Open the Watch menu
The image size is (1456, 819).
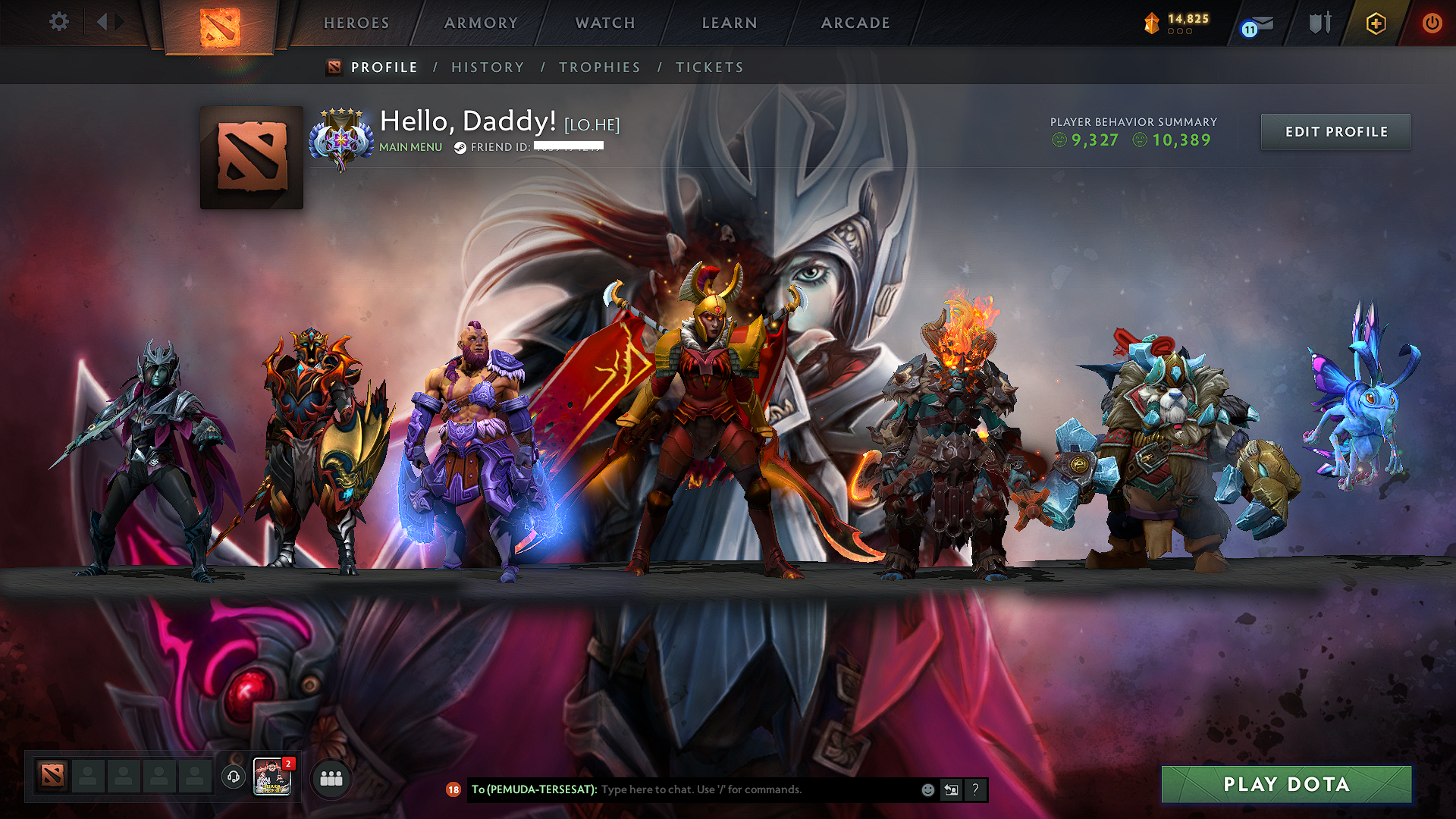[604, 23]
